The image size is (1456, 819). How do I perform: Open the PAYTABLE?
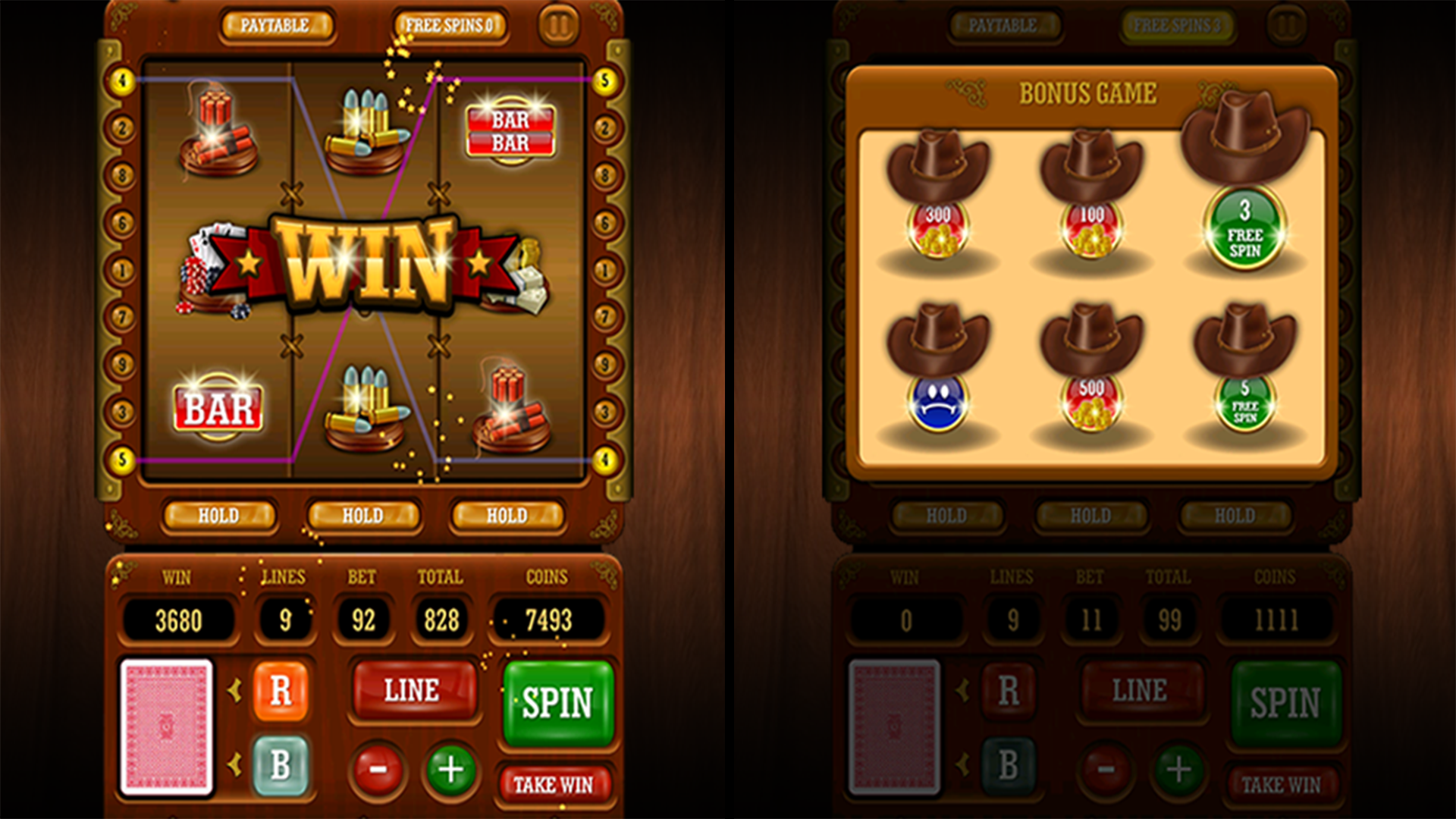277,24
